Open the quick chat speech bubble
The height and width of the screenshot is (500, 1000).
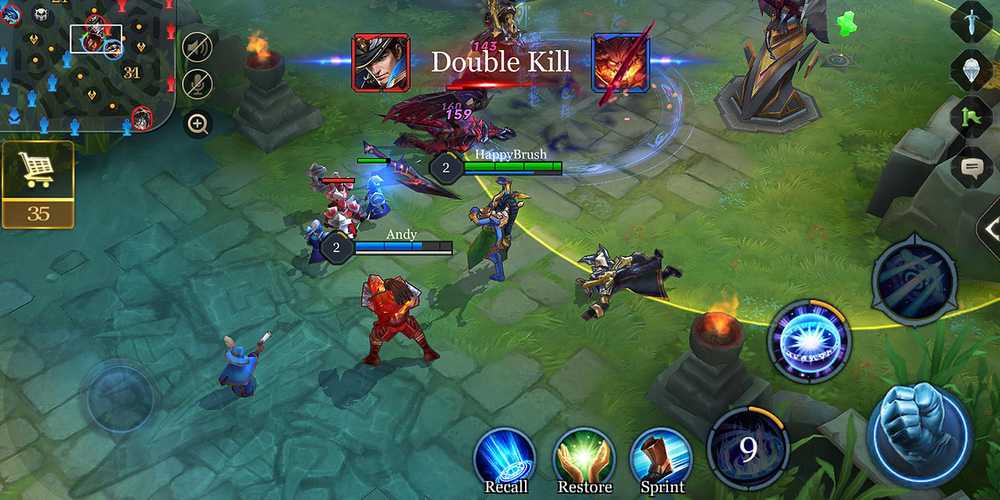(971, 166)
